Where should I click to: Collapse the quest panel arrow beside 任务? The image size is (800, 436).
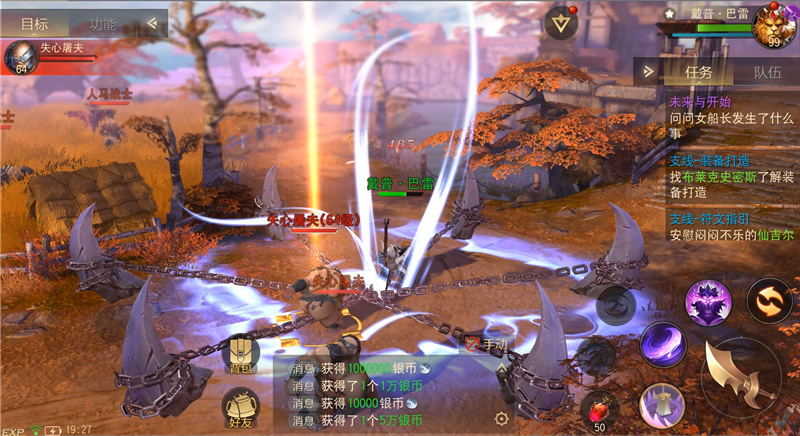[x=649, y=72]
